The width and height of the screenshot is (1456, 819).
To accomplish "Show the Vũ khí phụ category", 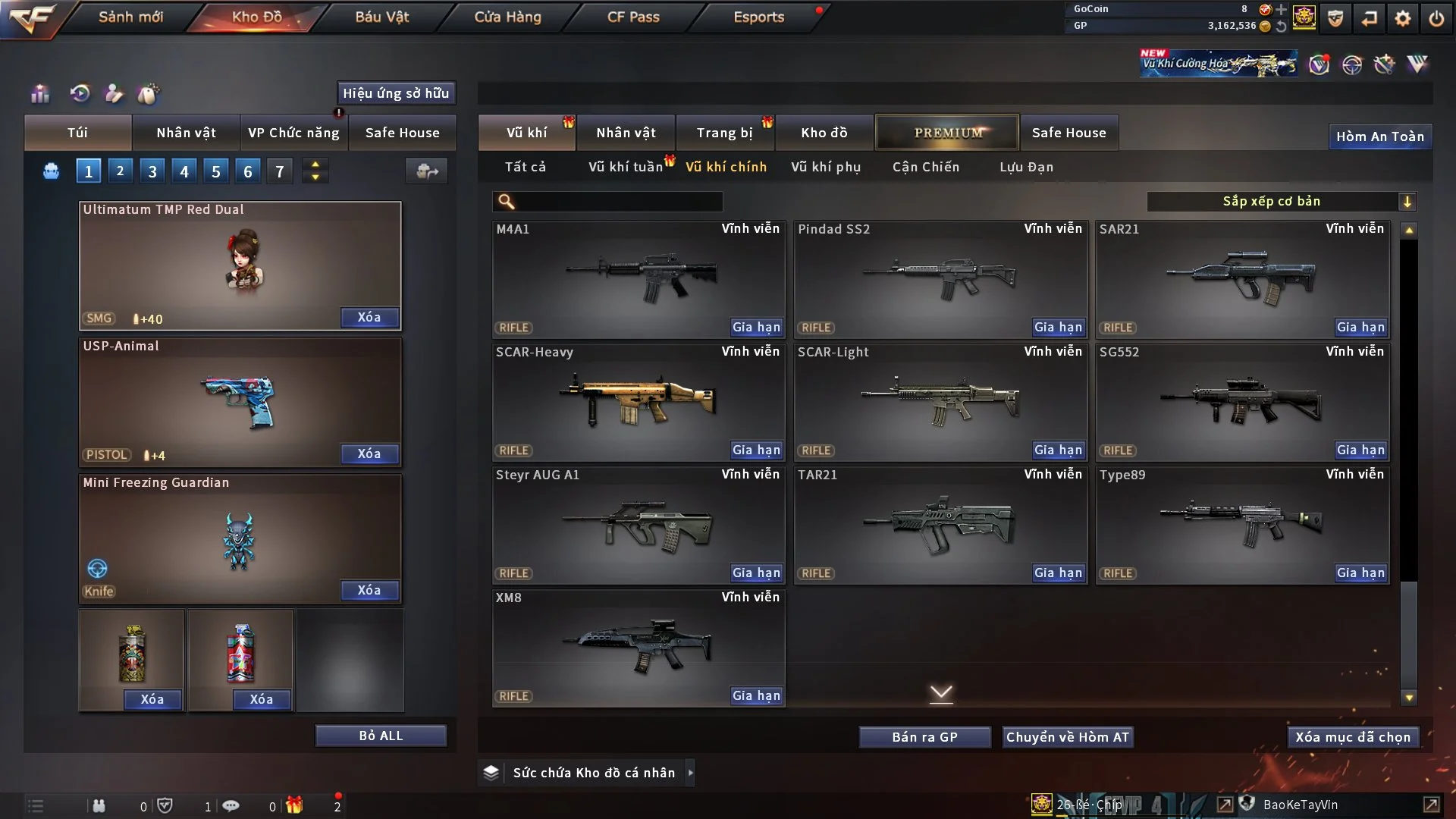I will pyautogui.click(x=825, y=167).
